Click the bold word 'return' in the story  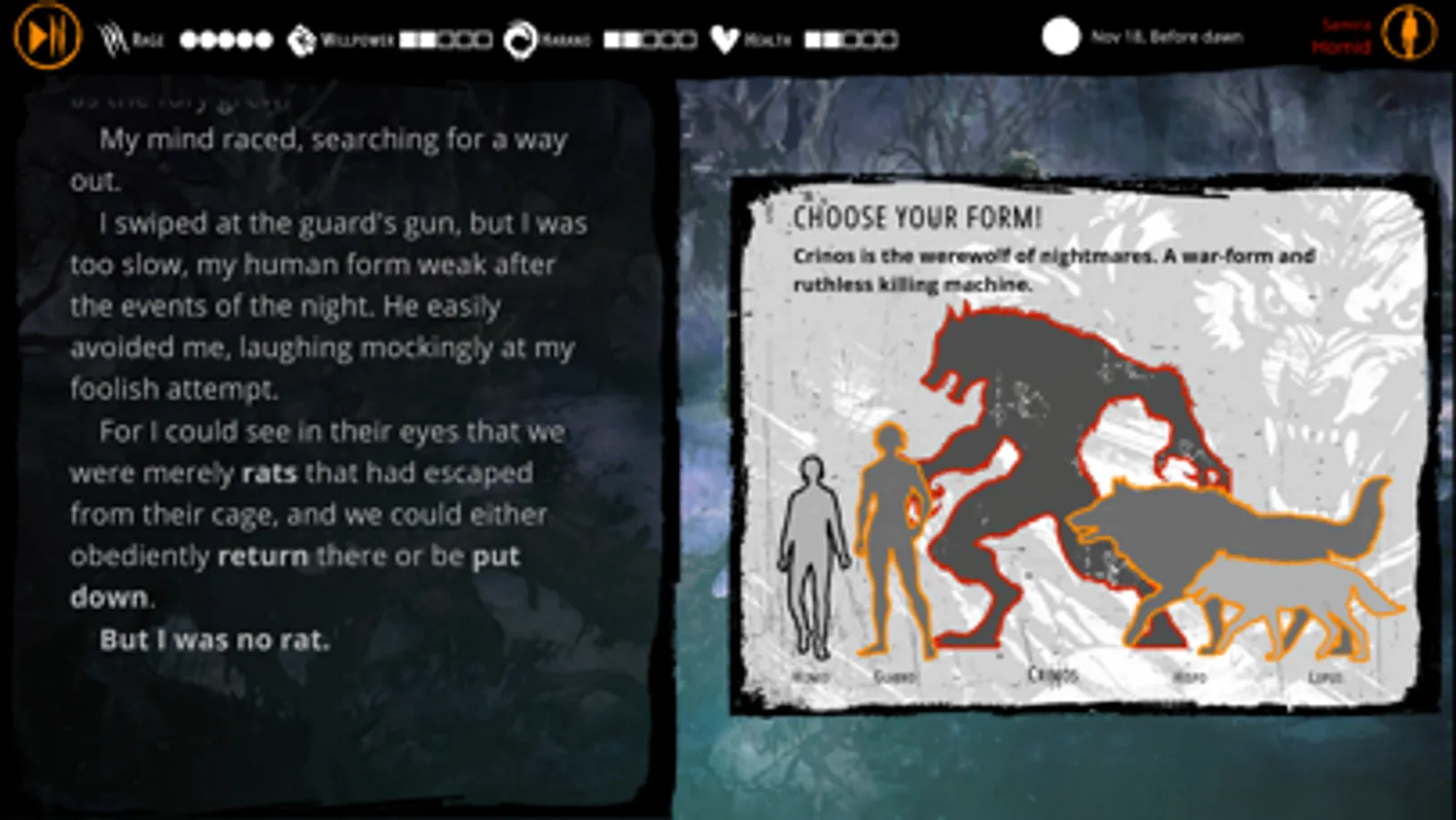pyautogui.click(x=262, y=556)
